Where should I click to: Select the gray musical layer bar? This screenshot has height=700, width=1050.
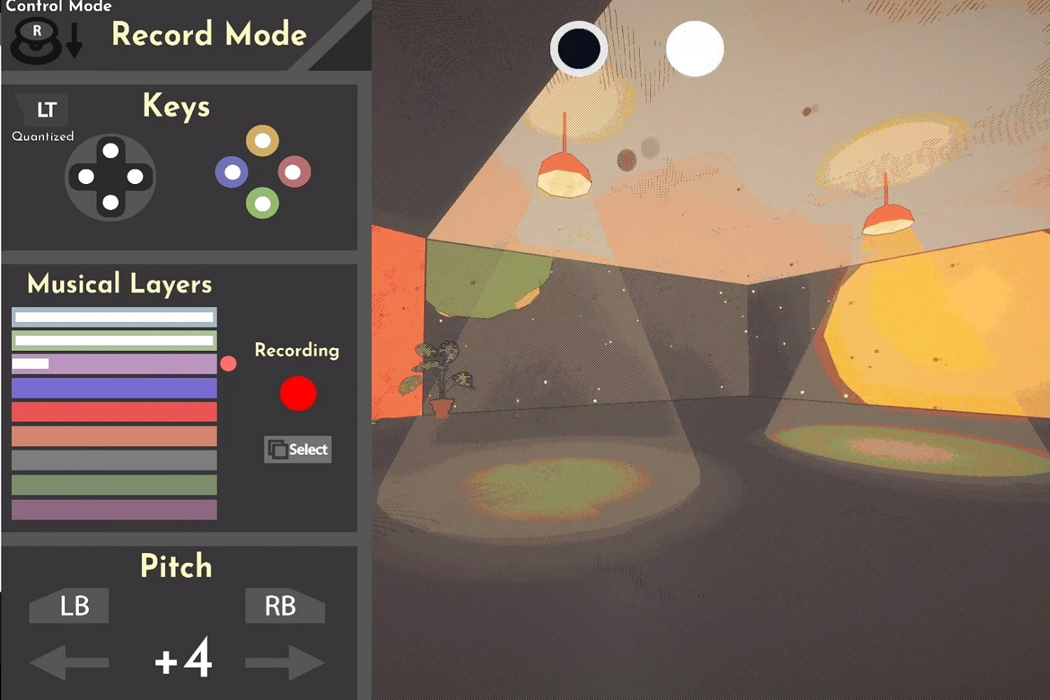pos(114,460)
